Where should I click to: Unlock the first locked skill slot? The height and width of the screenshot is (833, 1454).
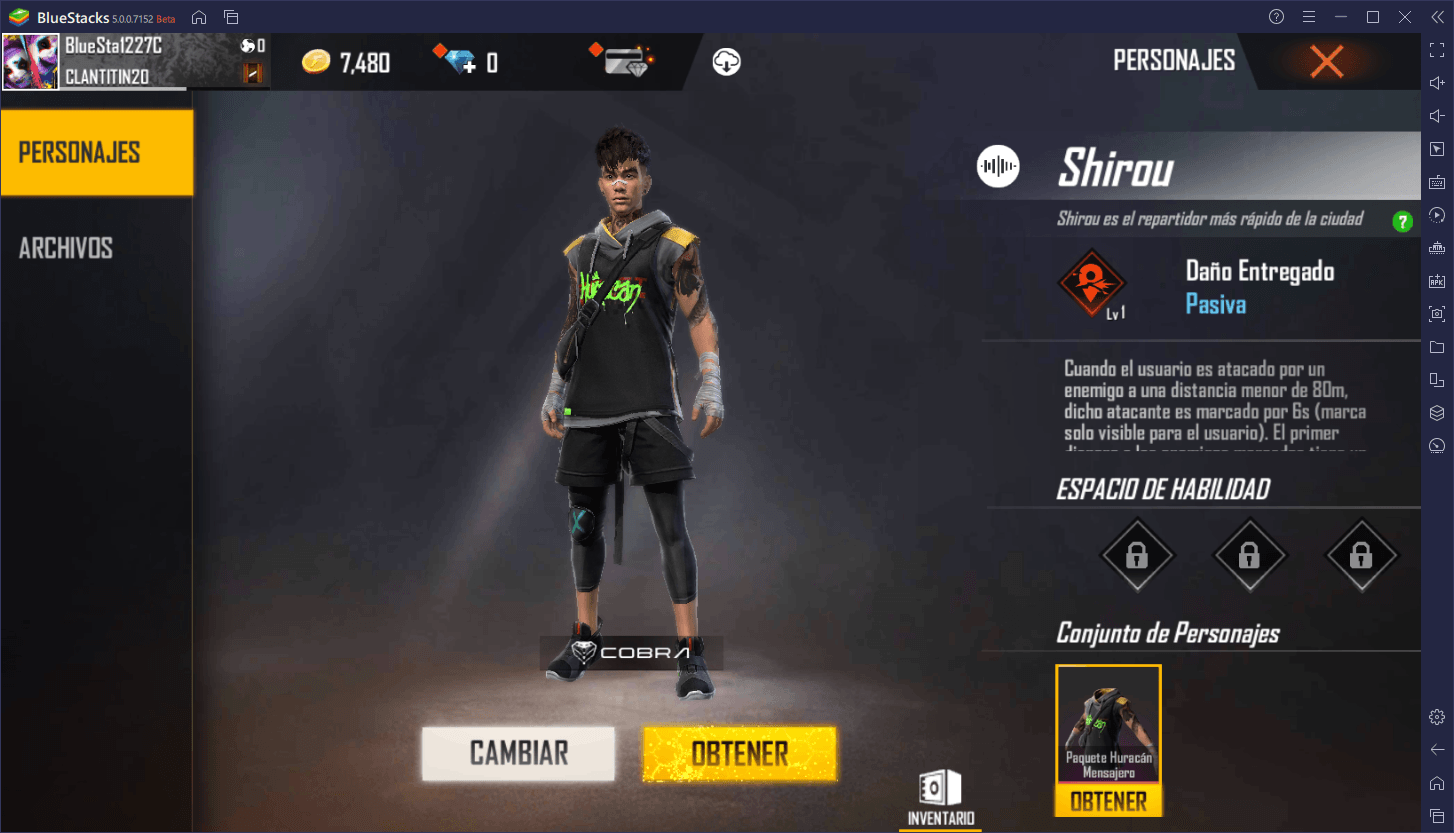tap(1137, 556)
